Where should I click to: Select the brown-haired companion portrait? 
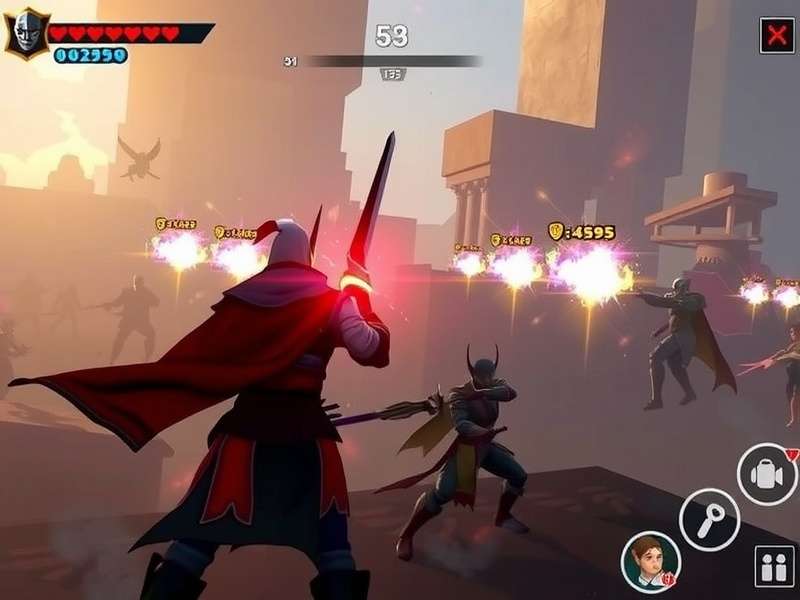(x=650, y=560)
